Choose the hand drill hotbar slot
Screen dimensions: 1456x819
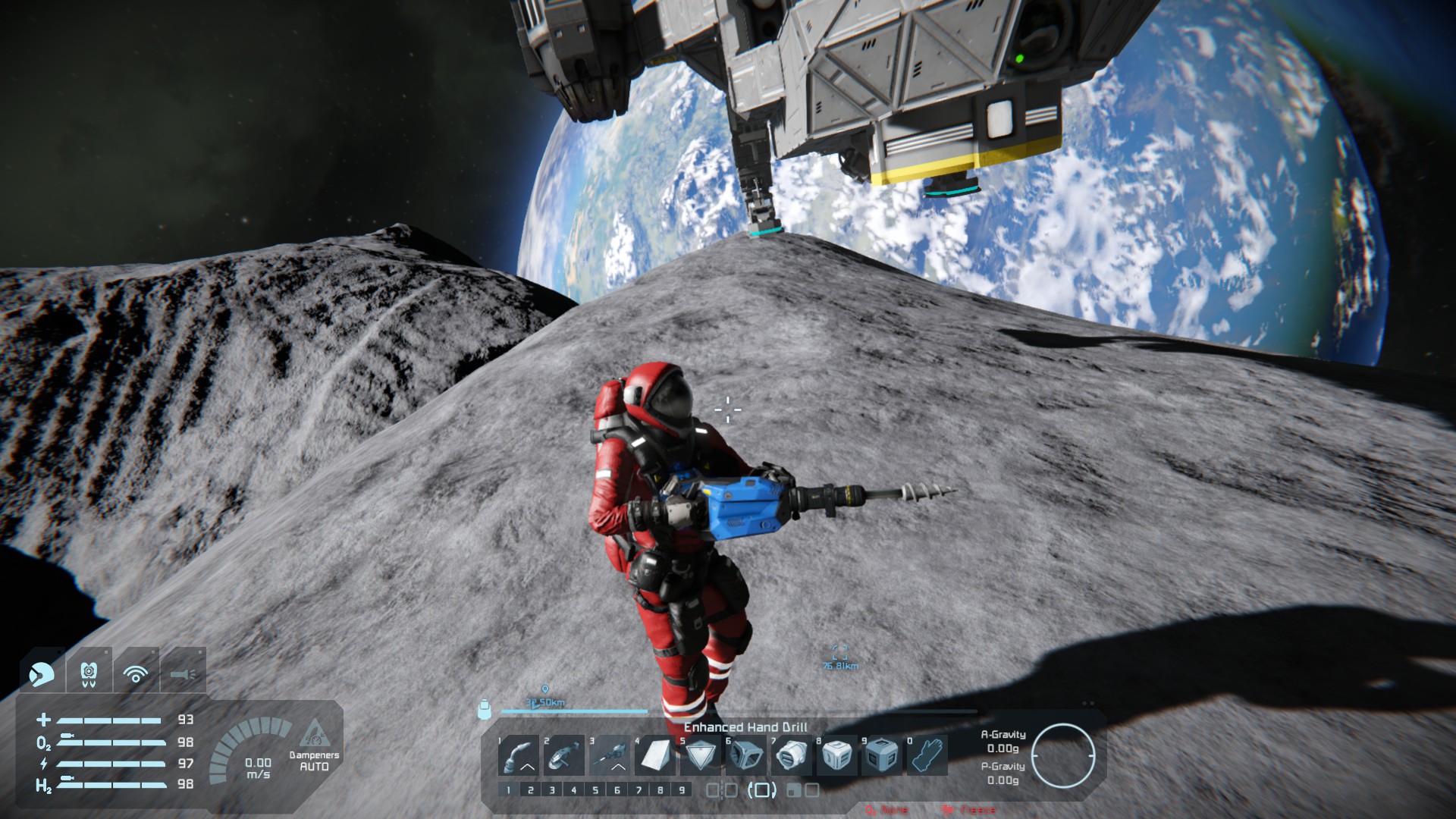(610, 755)
